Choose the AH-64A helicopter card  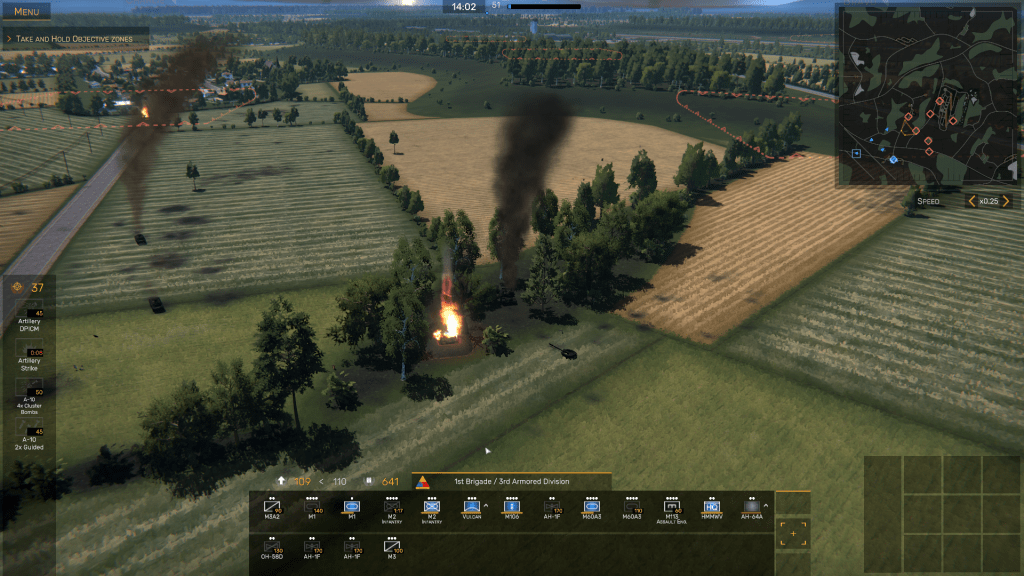pyautogui.click(x=751, y=509)
